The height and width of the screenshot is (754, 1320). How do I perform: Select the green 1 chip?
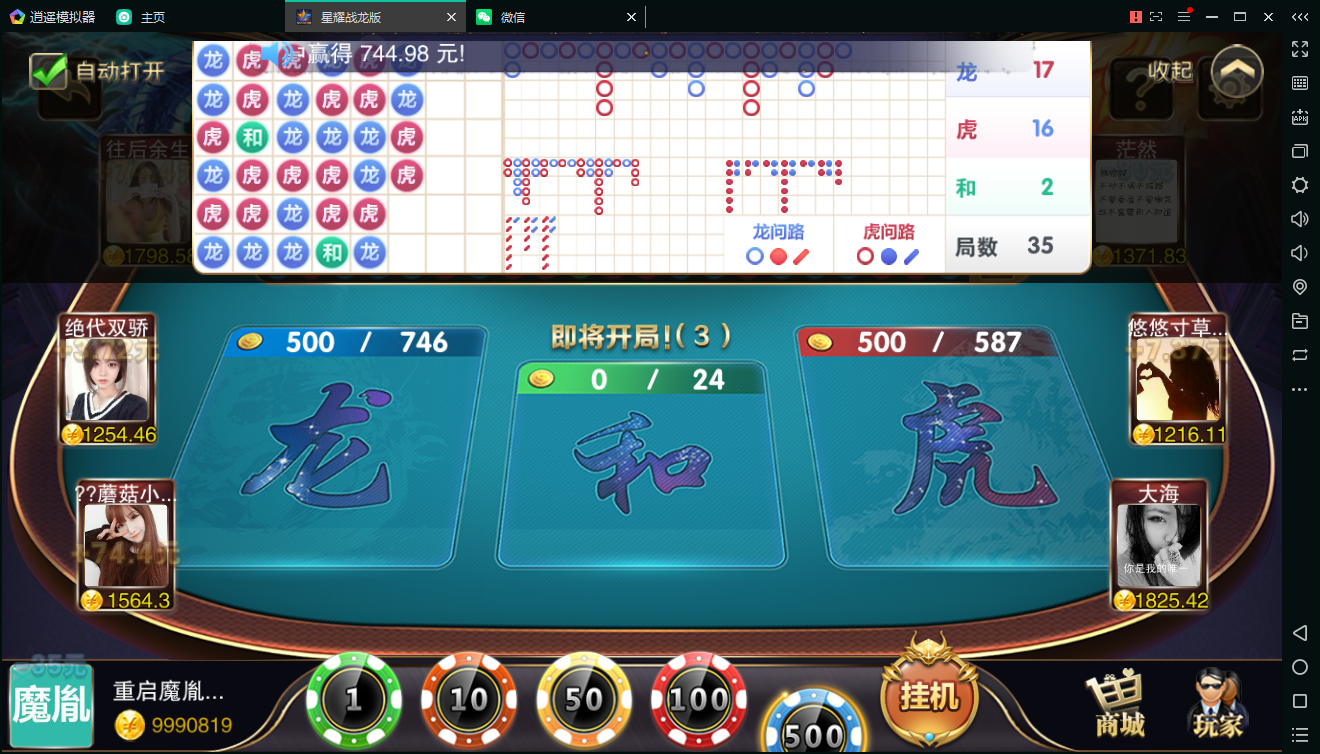(353, 700)
